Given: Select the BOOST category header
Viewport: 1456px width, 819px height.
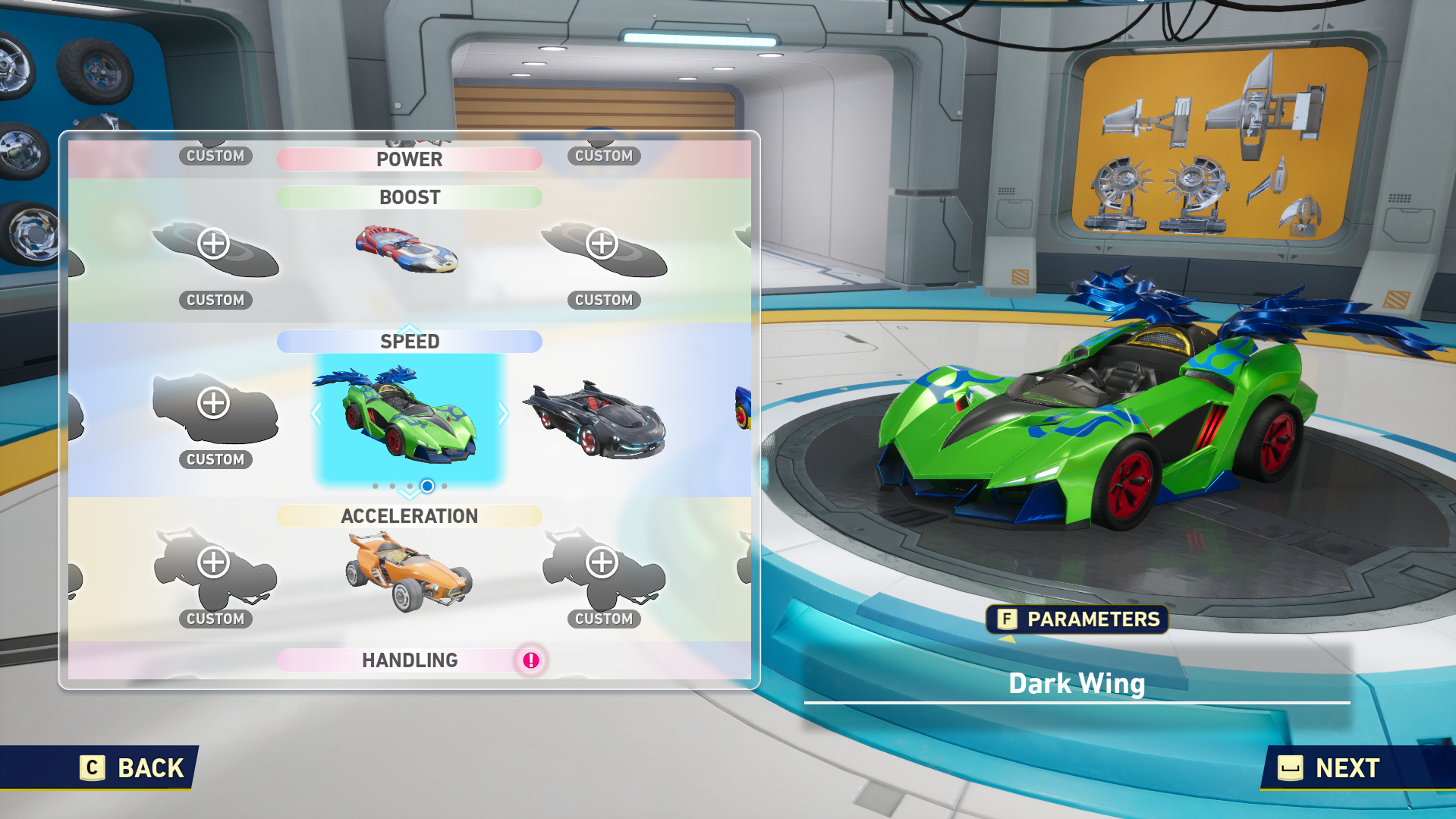Looking at the screenshot, I should (409, 197).
